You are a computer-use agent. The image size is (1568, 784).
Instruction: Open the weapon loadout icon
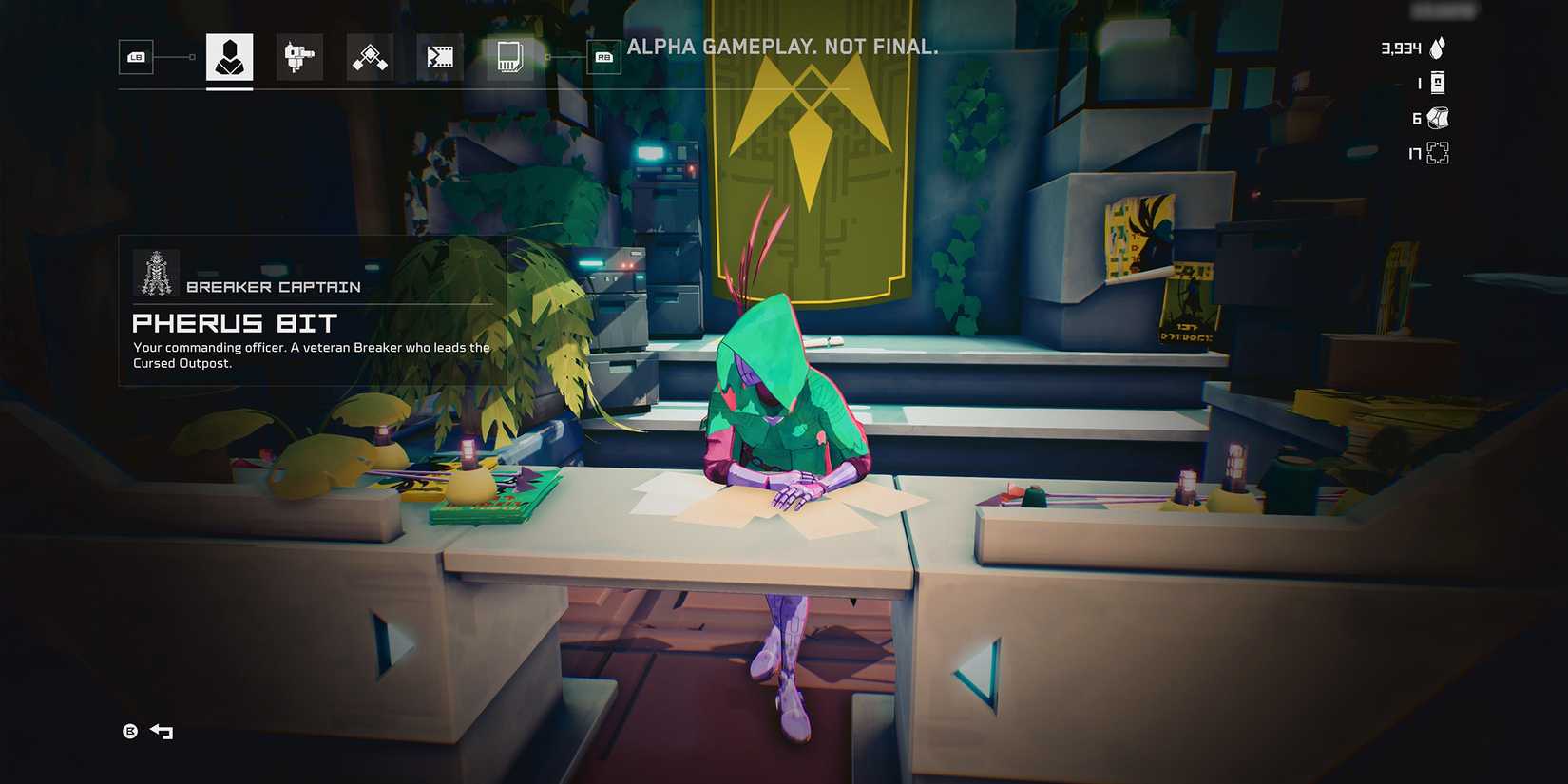tap(298, 57)
